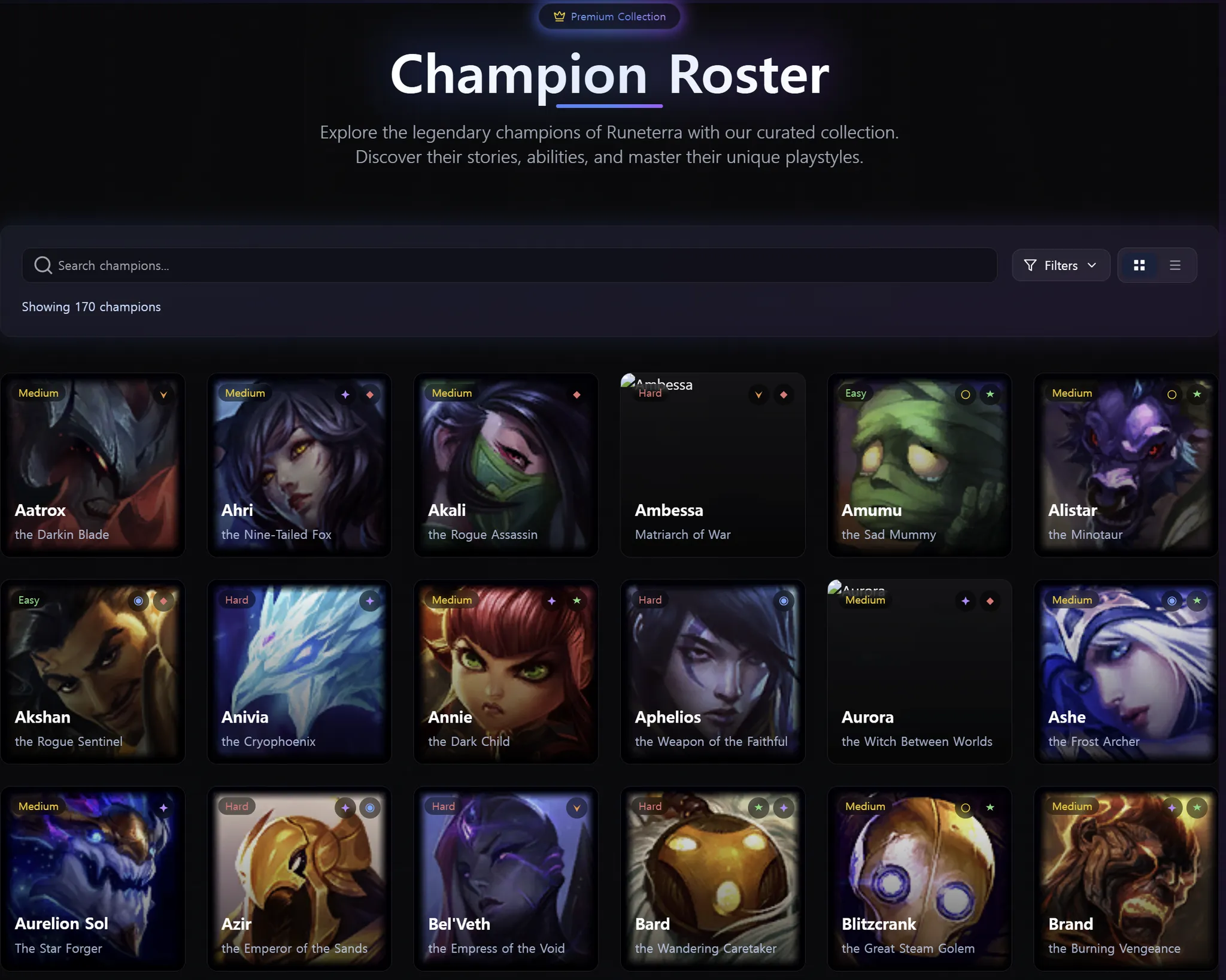This screenshot has width=1226, height=980.
Task: Pick Alistar the Minotaur
Action: pos(1126,465)
